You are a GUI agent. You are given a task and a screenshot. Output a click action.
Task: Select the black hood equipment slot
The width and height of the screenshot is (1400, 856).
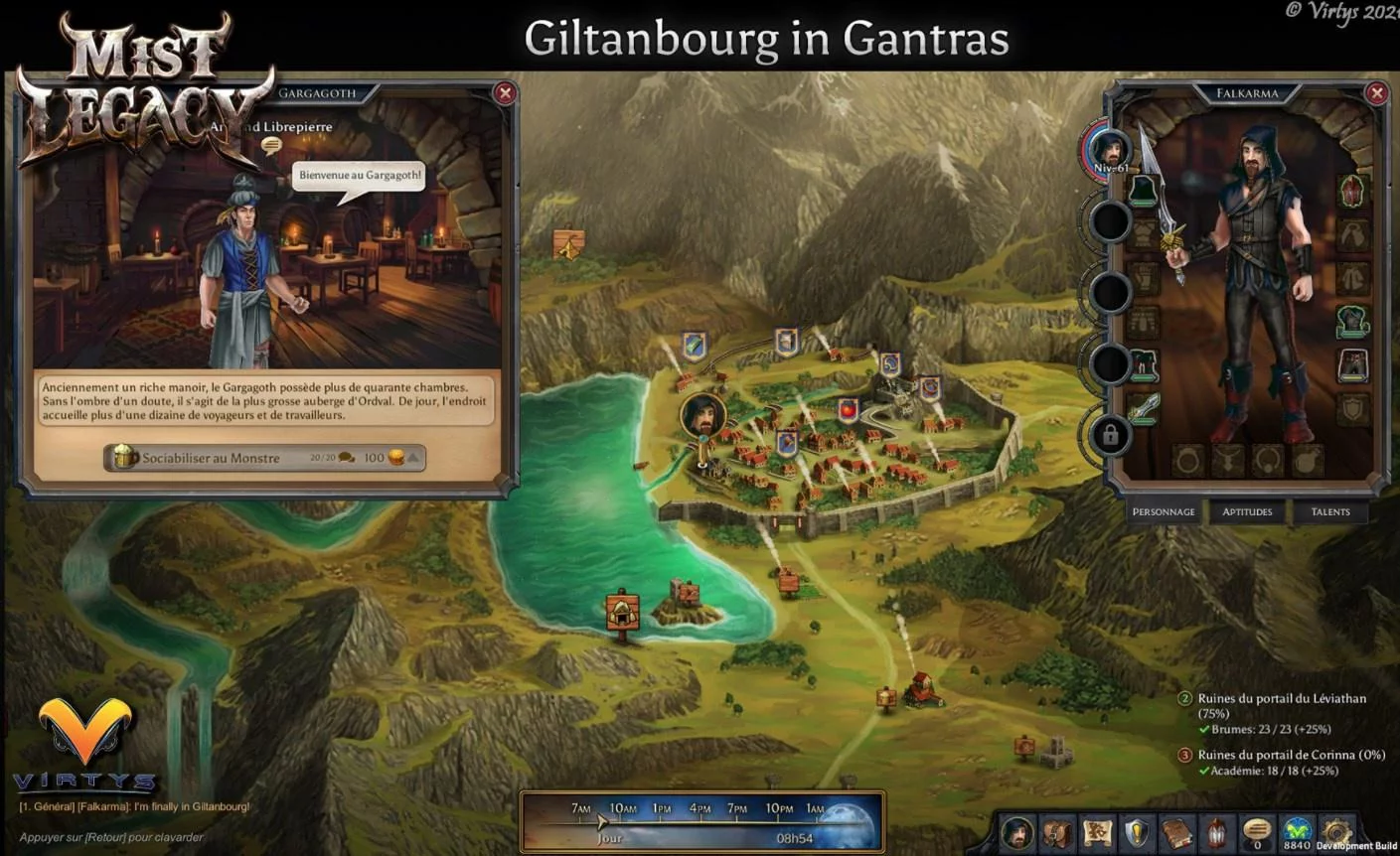click(1143, 191)
